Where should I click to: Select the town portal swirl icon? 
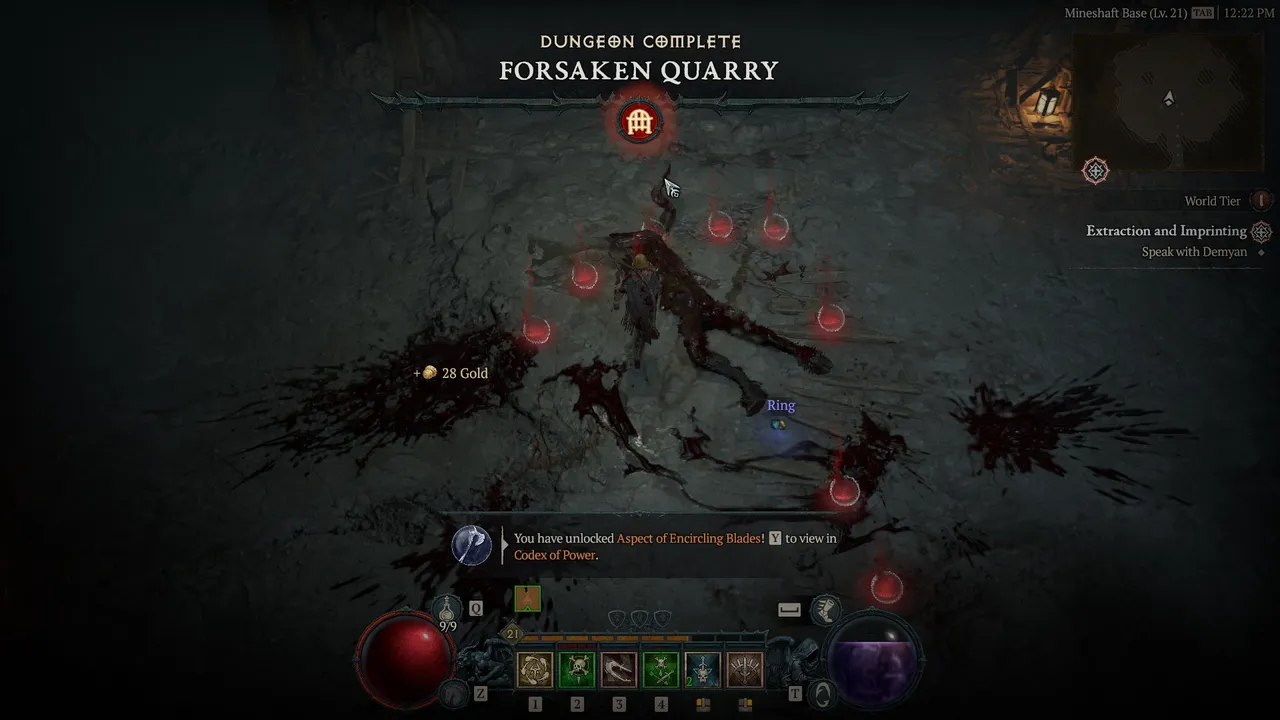(821, 692)
